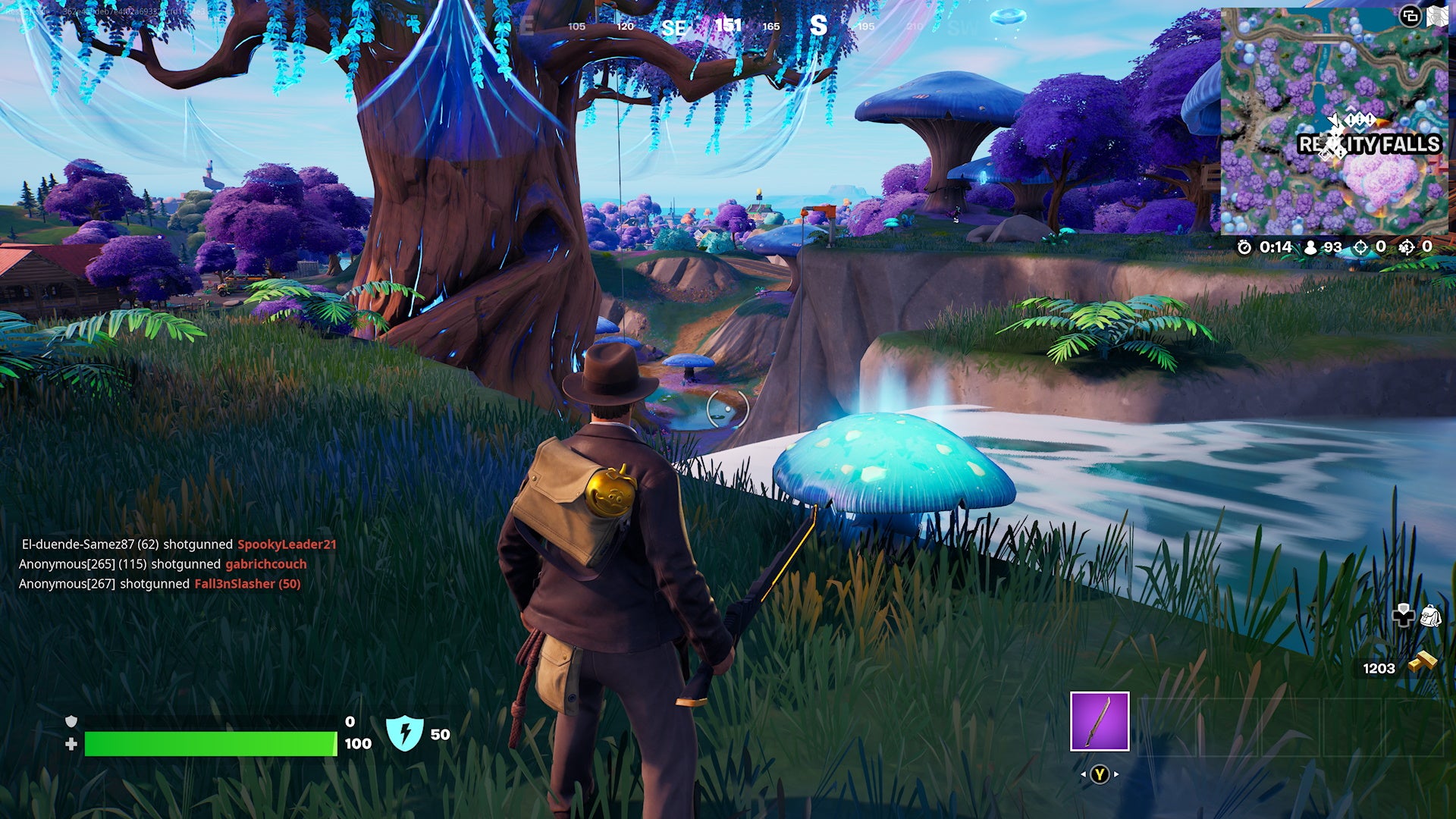
Task: Click the crosshair eliminations icon
Action: click(1360, 247)
